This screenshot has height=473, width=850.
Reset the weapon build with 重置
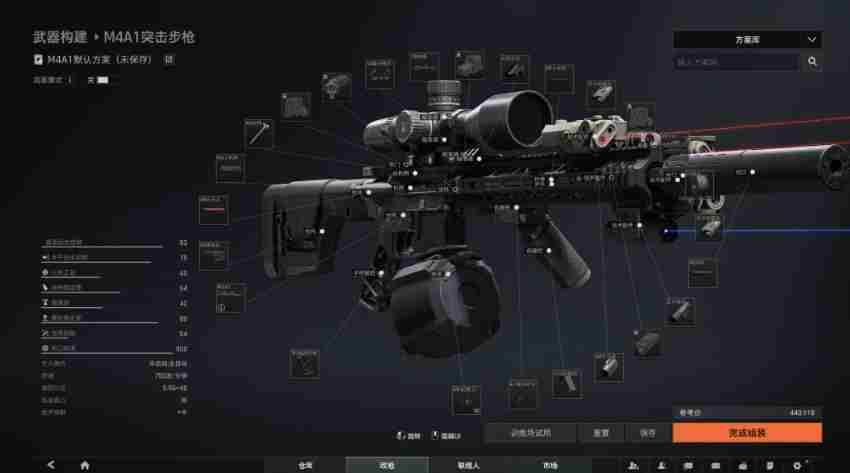(x=601, y=433)
